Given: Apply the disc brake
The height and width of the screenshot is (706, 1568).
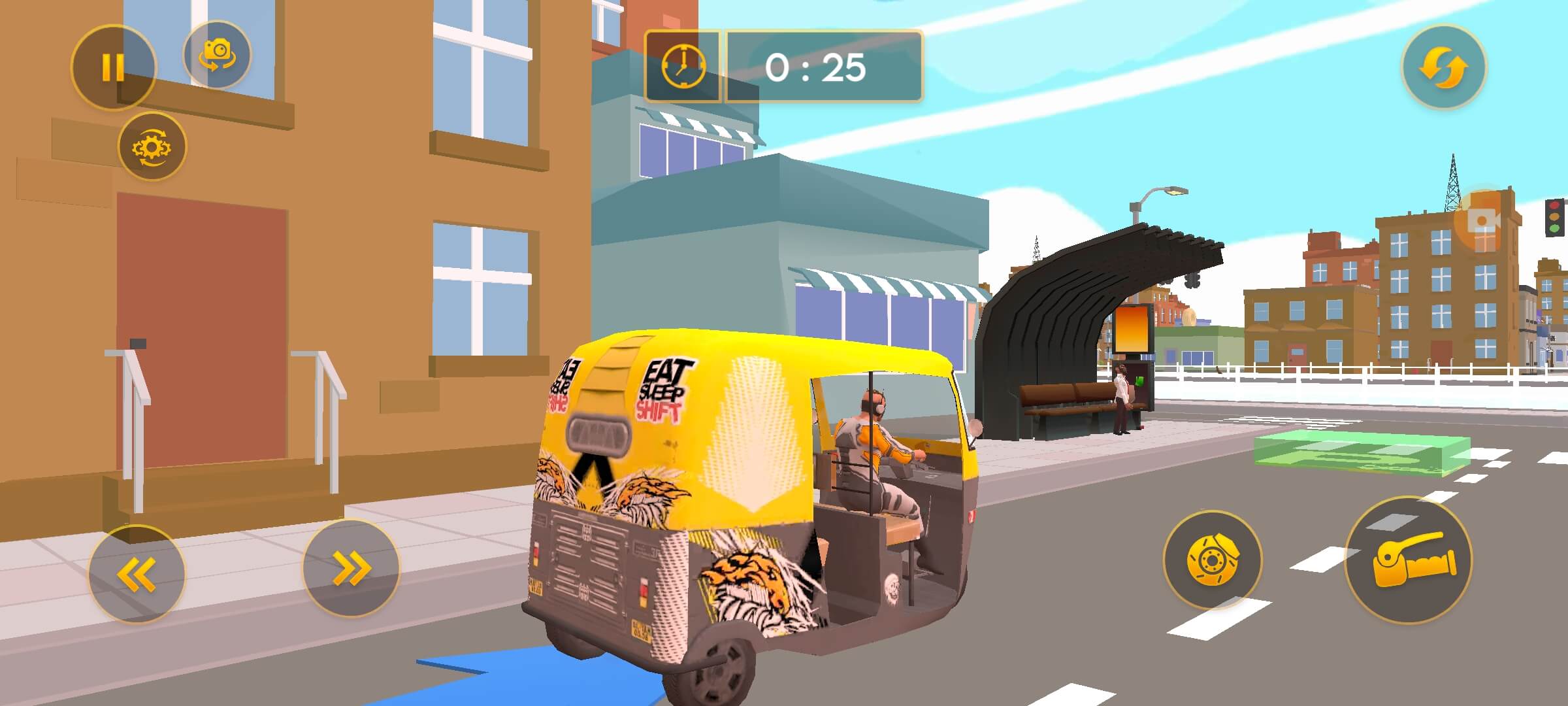Looking at the screenshot, I should tap(1212, 560).
